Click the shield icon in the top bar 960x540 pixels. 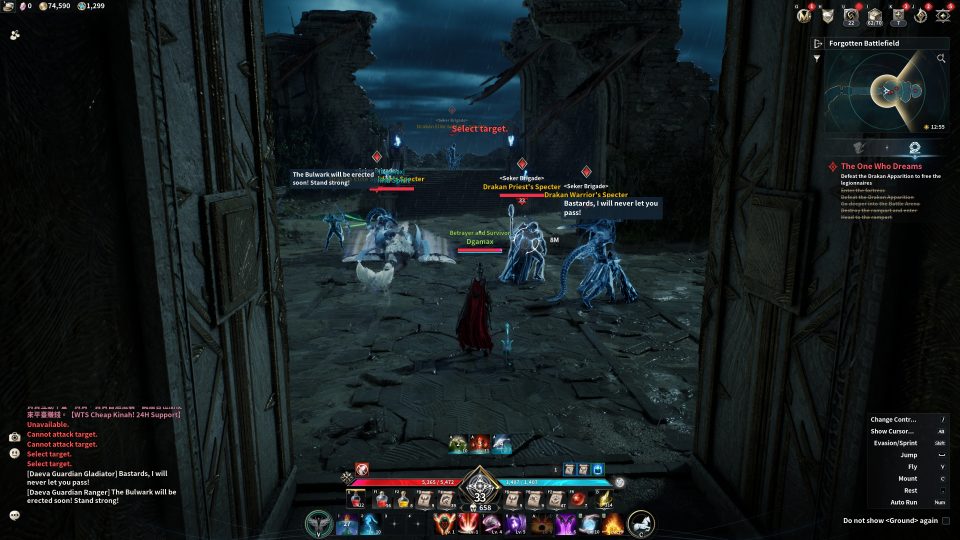click(x=828, y=16)
